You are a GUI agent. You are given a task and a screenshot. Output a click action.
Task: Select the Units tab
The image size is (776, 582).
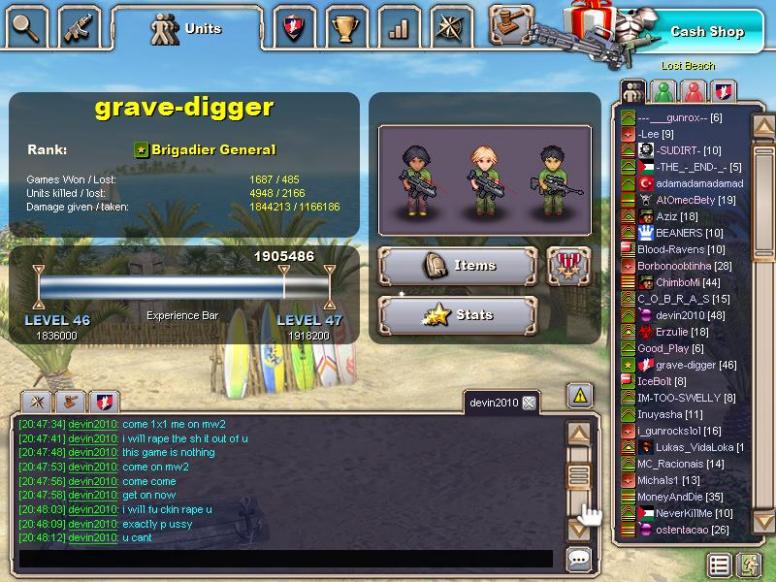pyautogui.click(x=187, y=29)
